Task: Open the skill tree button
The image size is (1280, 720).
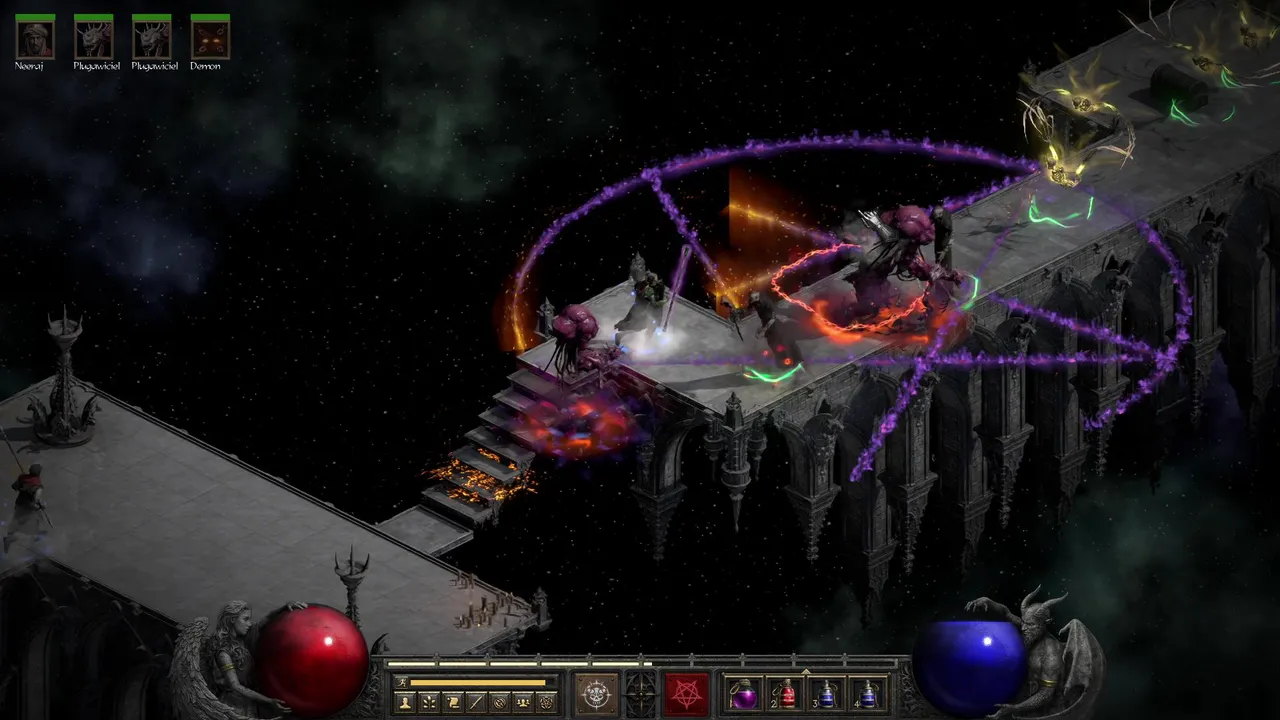Action: [x=429, y=703]
